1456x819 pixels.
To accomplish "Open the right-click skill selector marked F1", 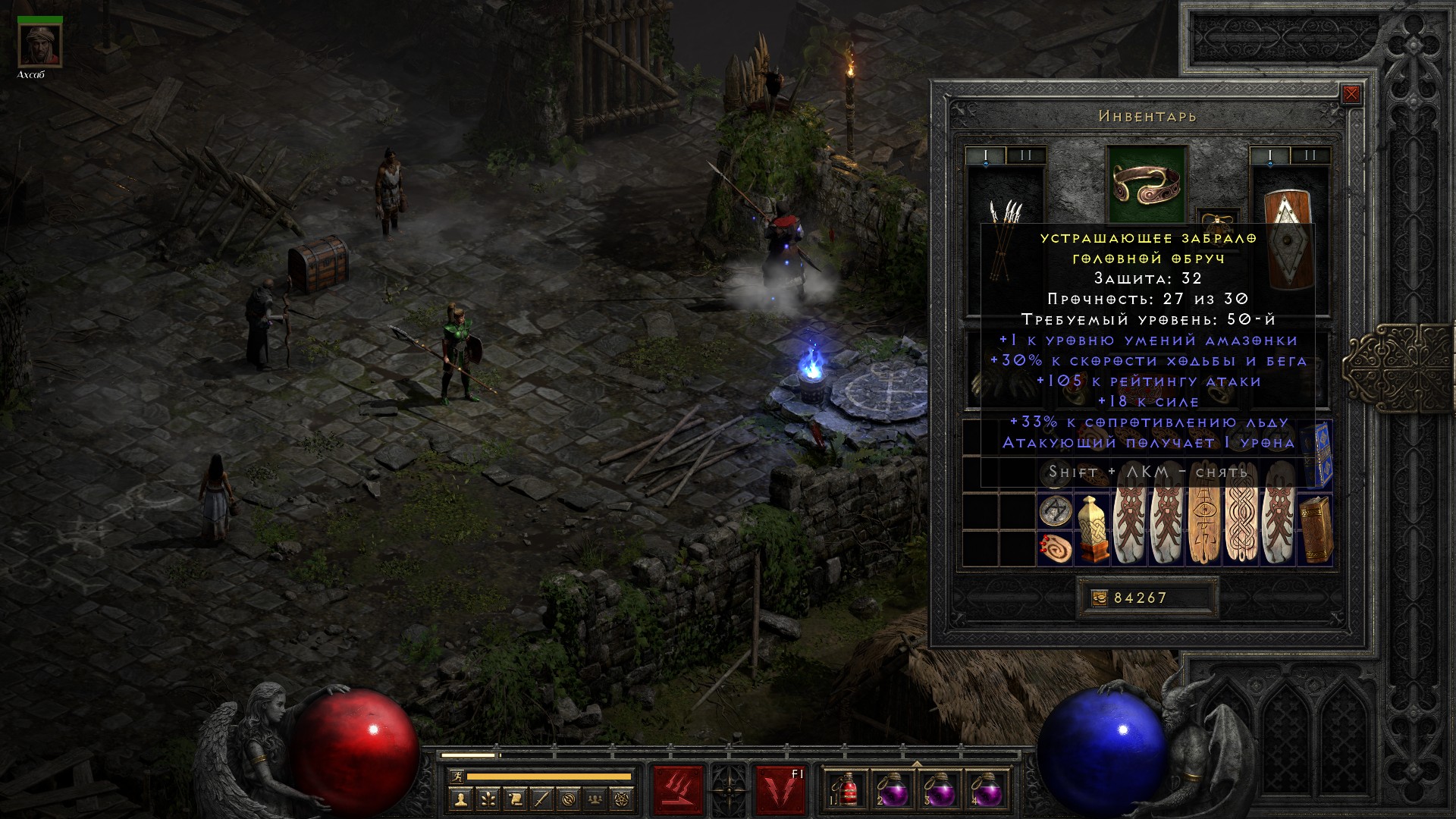I will [x=780, y=790].
